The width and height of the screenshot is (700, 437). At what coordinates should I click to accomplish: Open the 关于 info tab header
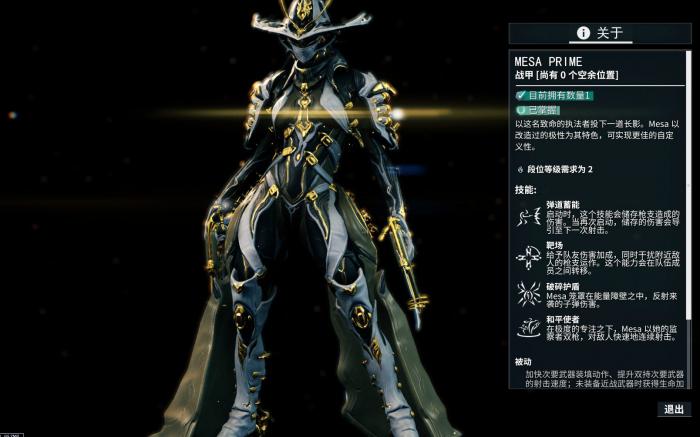[x=600, y=33]
